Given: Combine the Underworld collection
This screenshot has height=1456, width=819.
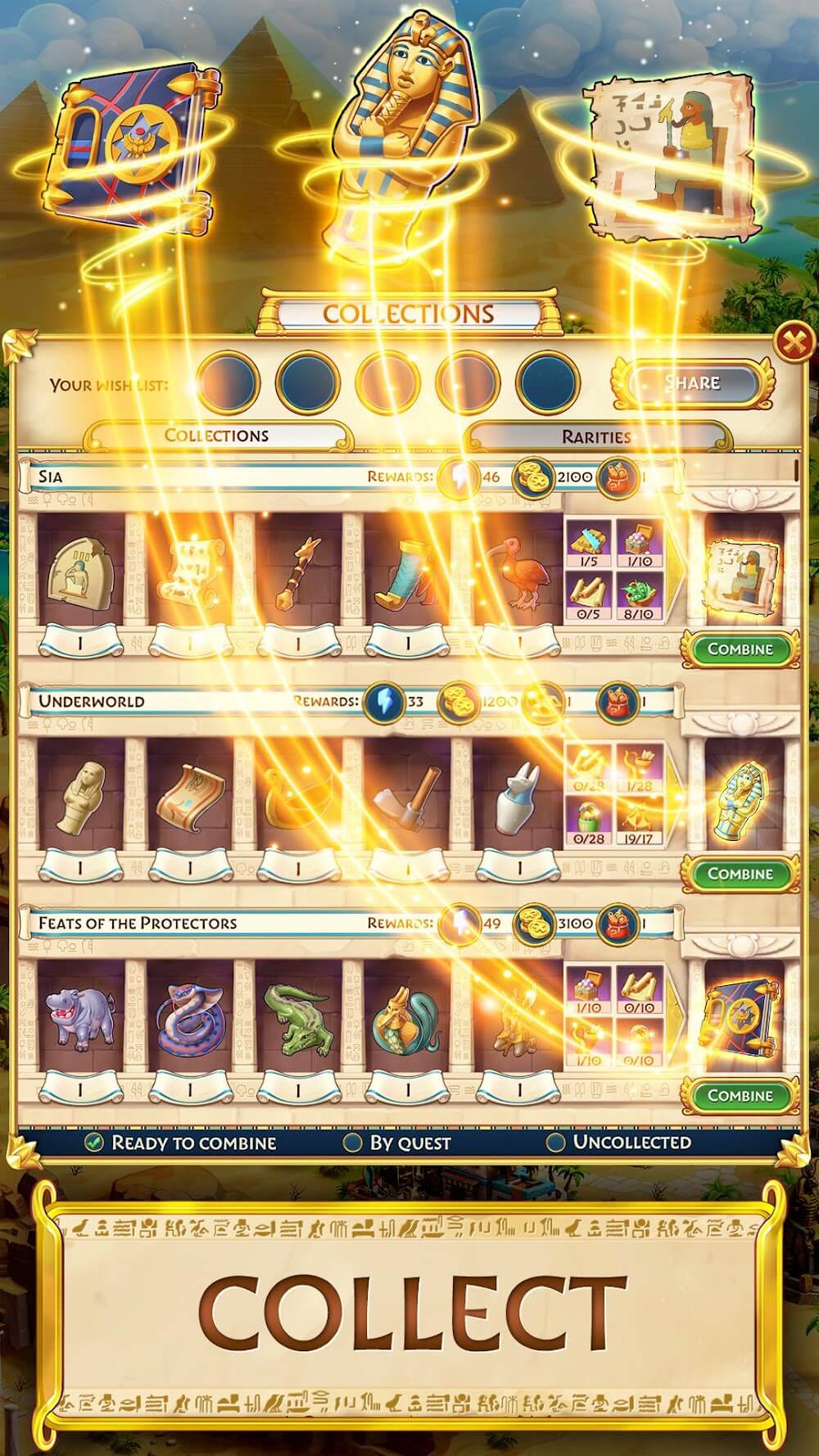Looking at the screenshot, I should pyautogui.click(x=740, y=874).
